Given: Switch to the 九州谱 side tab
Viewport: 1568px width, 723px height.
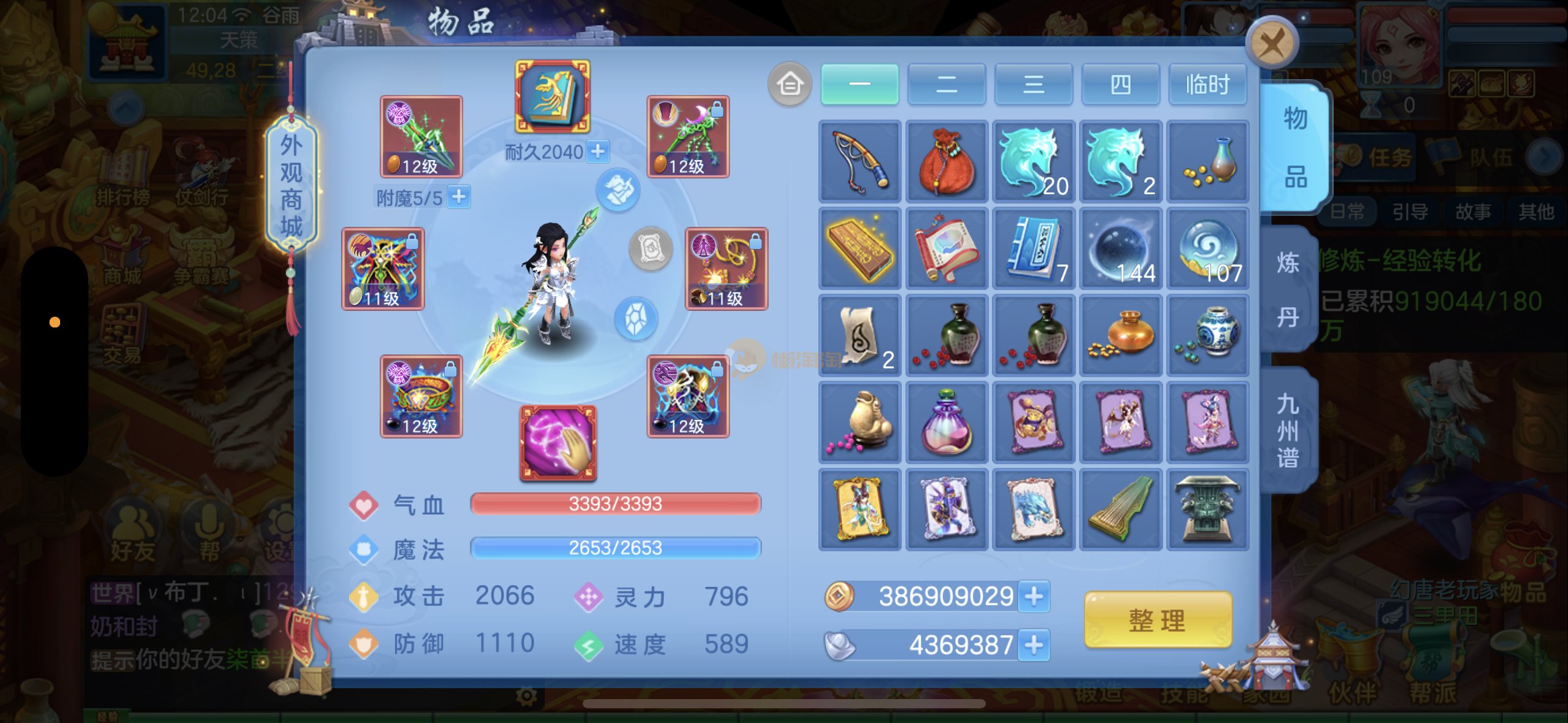Looking at the screenshot, I should pos(1288,430).
